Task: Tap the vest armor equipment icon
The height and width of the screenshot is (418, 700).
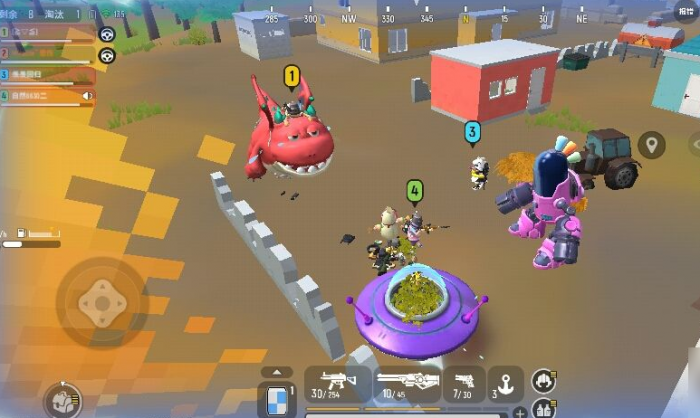Action: coord(543,408)
